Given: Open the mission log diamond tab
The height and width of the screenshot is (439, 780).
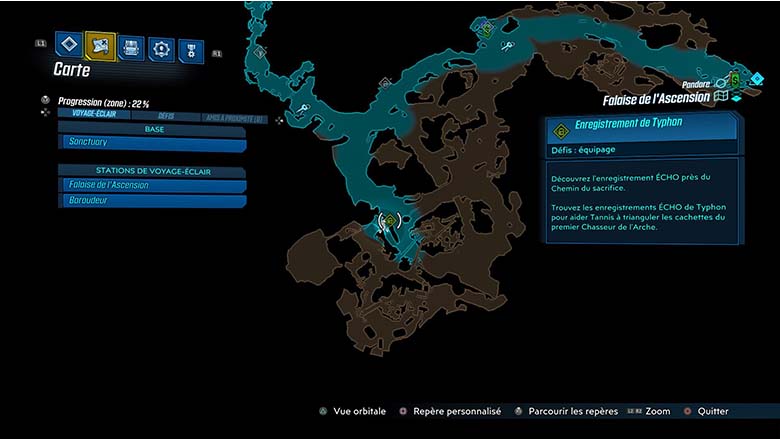Looking at the screenshot, I should tap(67, 44).
